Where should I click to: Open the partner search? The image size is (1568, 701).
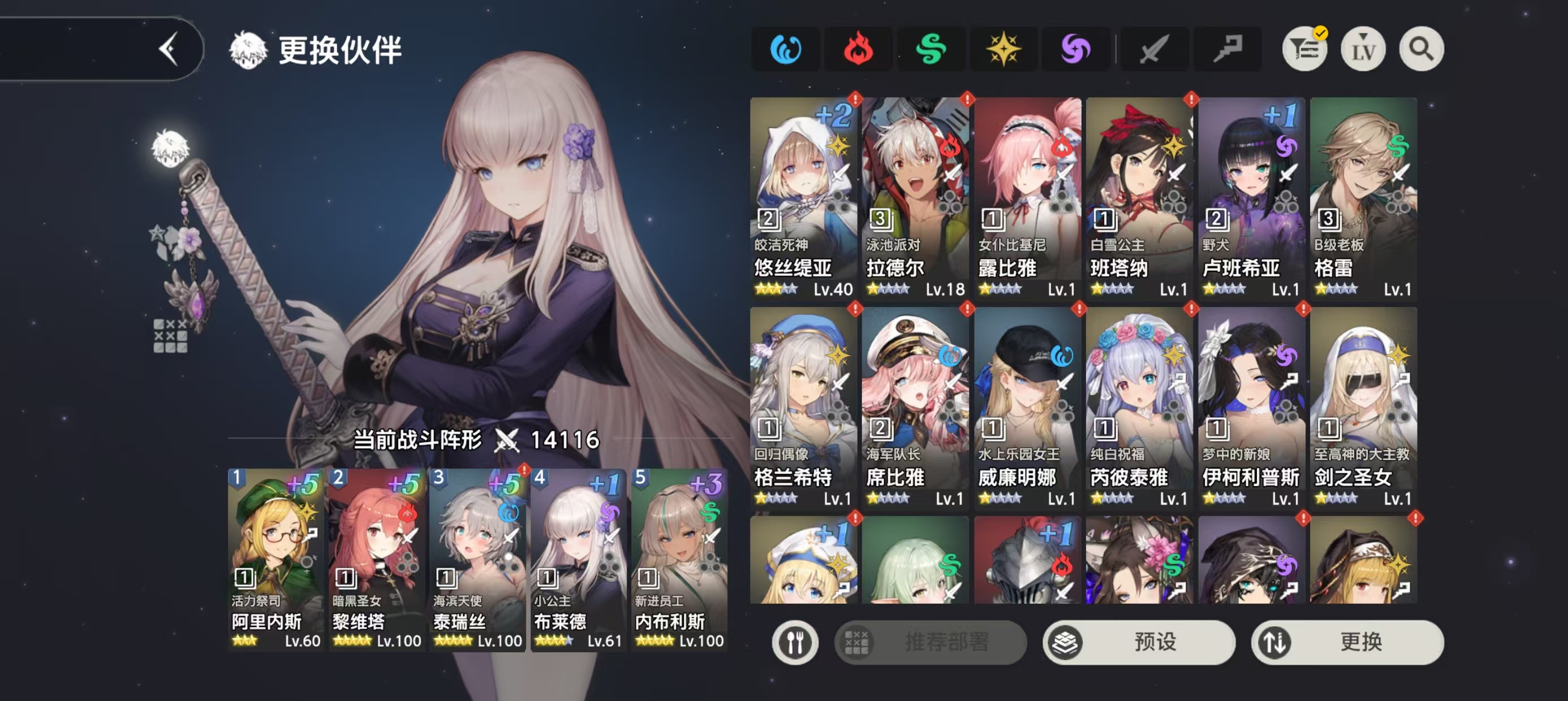point(1421,49)
